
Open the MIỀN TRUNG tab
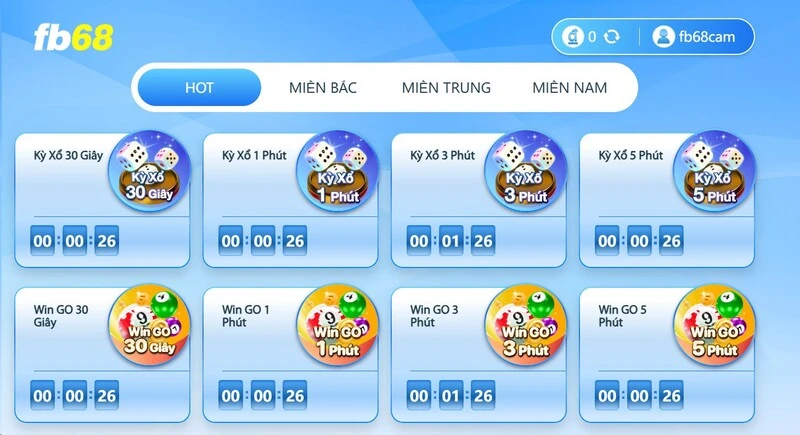(x=446, y=87)
